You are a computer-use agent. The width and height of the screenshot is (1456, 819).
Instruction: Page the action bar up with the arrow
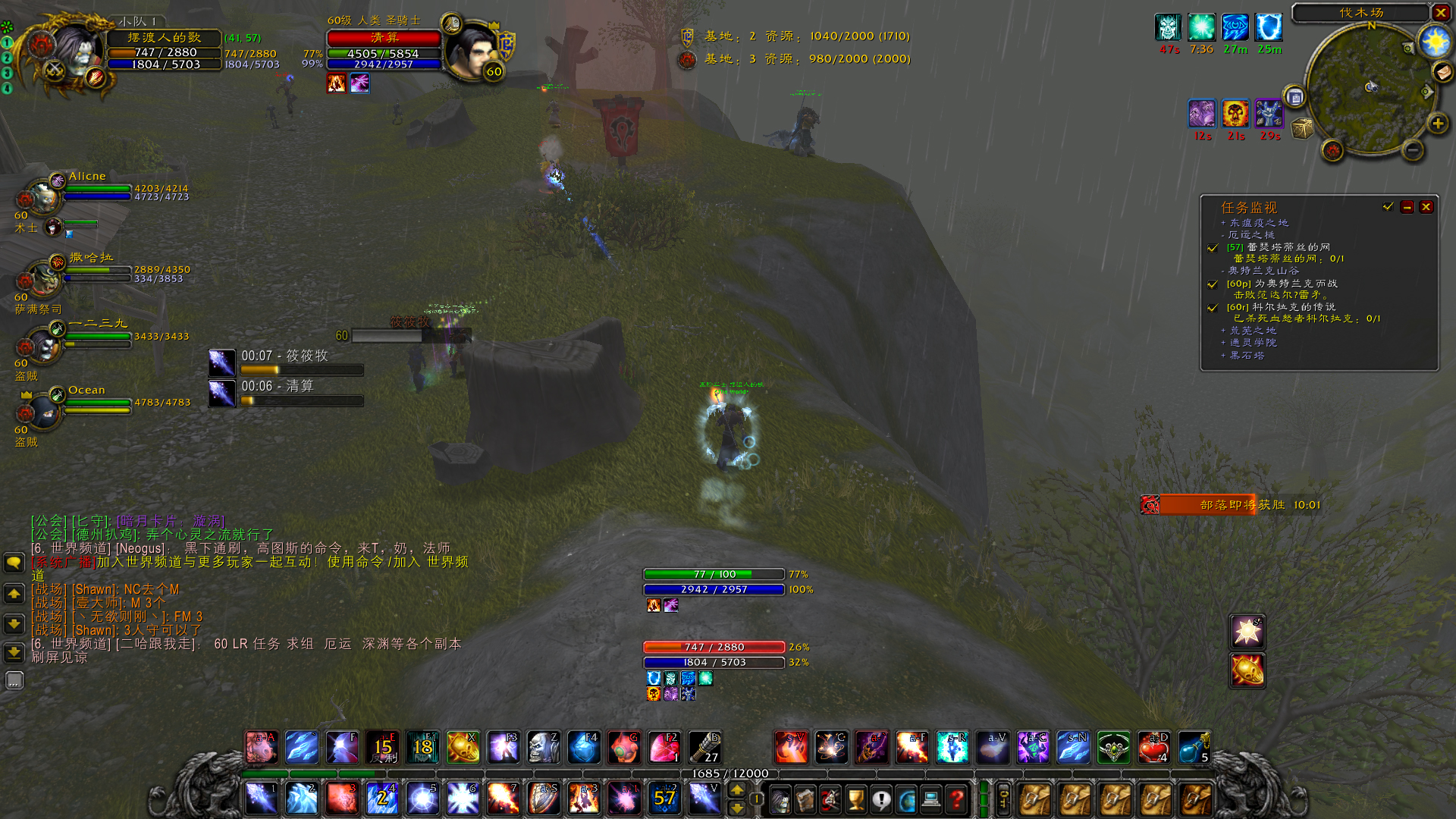(736, 790)
